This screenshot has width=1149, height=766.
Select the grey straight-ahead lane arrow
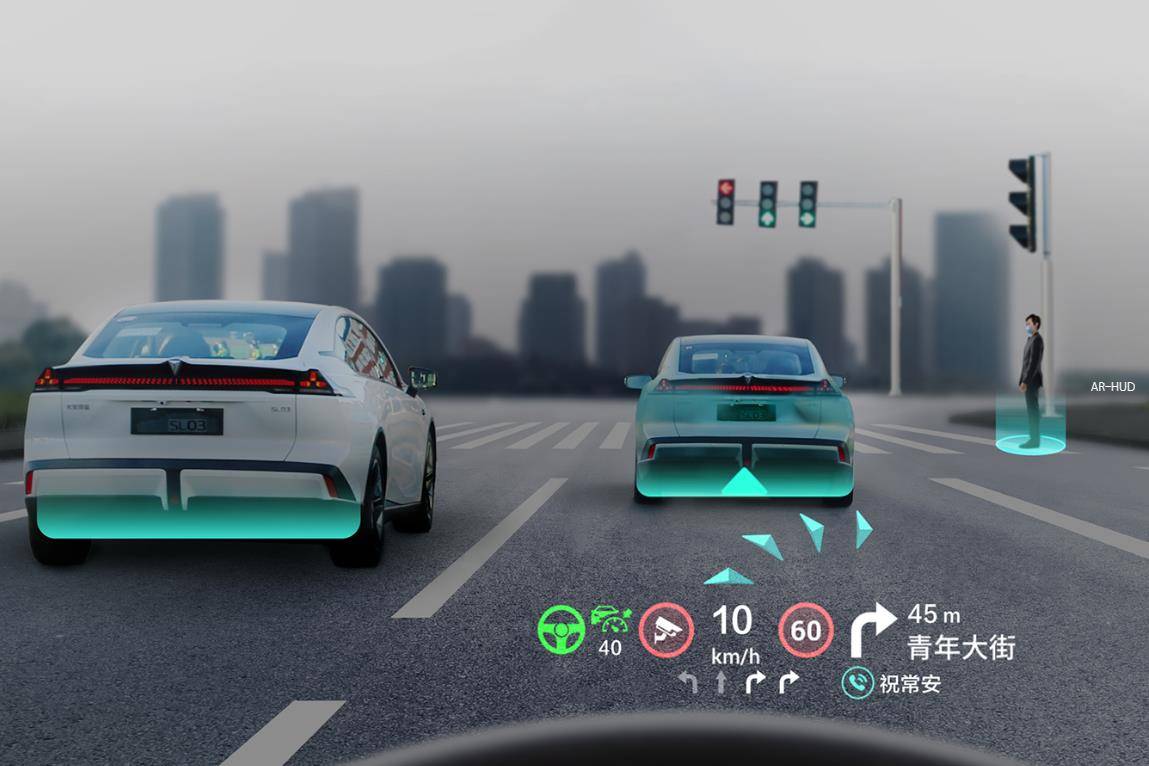(x=721, y=682)
